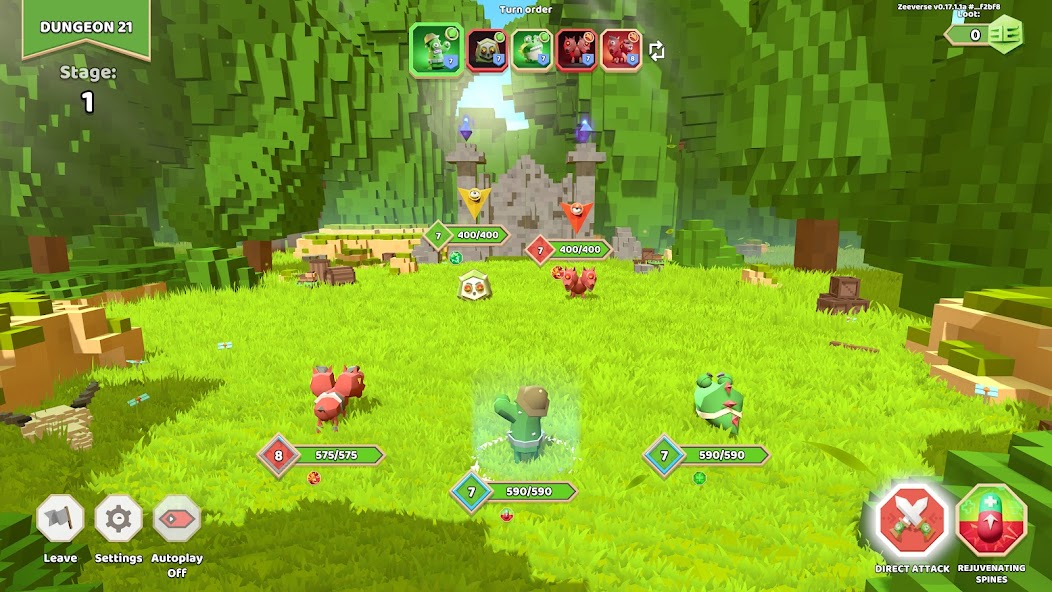Toggle the Autoplay button on
This screenshot has width=1052, height=592.
tap(177, 520)
